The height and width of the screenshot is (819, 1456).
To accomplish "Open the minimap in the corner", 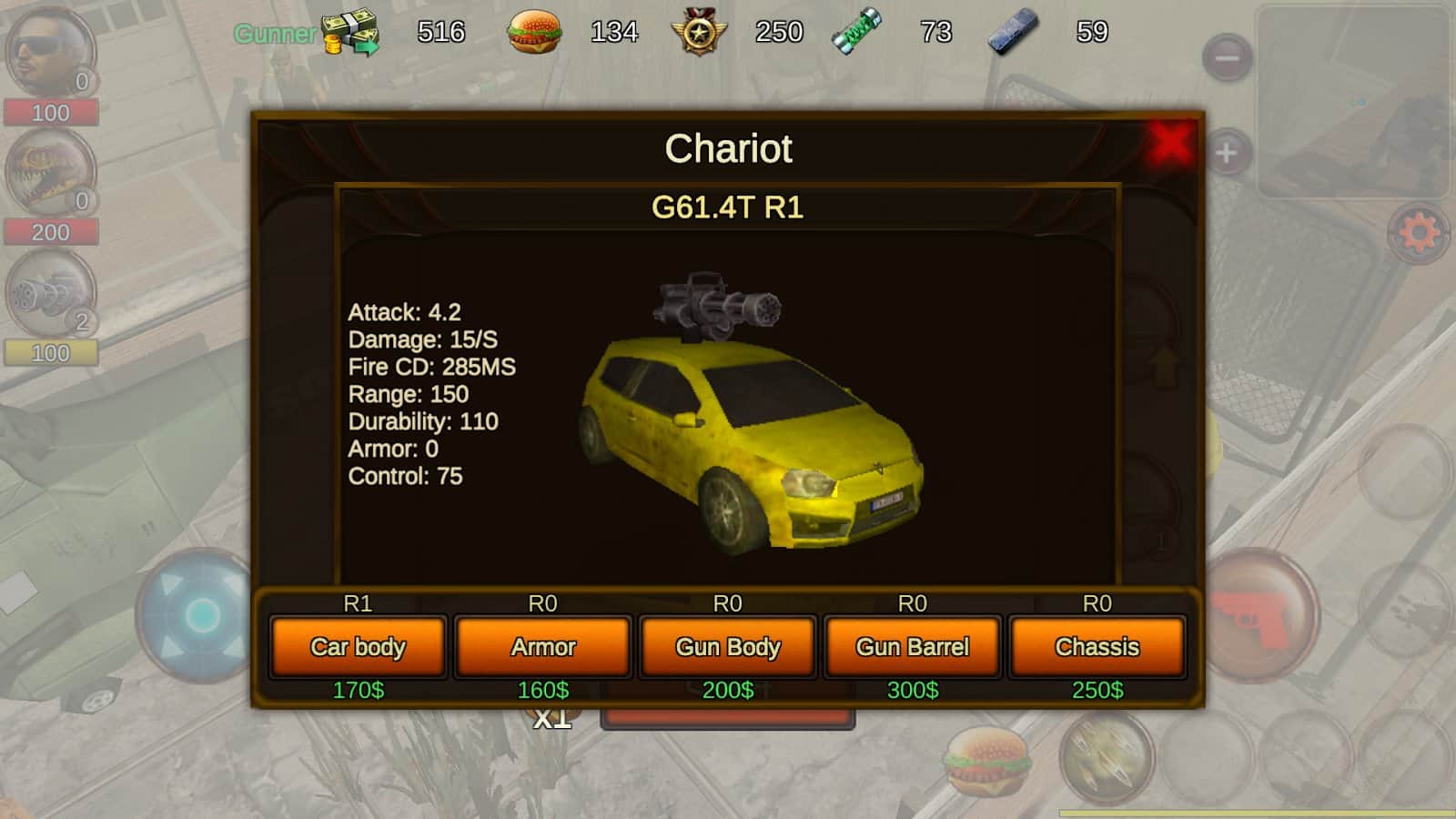I will pyautogui.click(x=1354, y=100).
